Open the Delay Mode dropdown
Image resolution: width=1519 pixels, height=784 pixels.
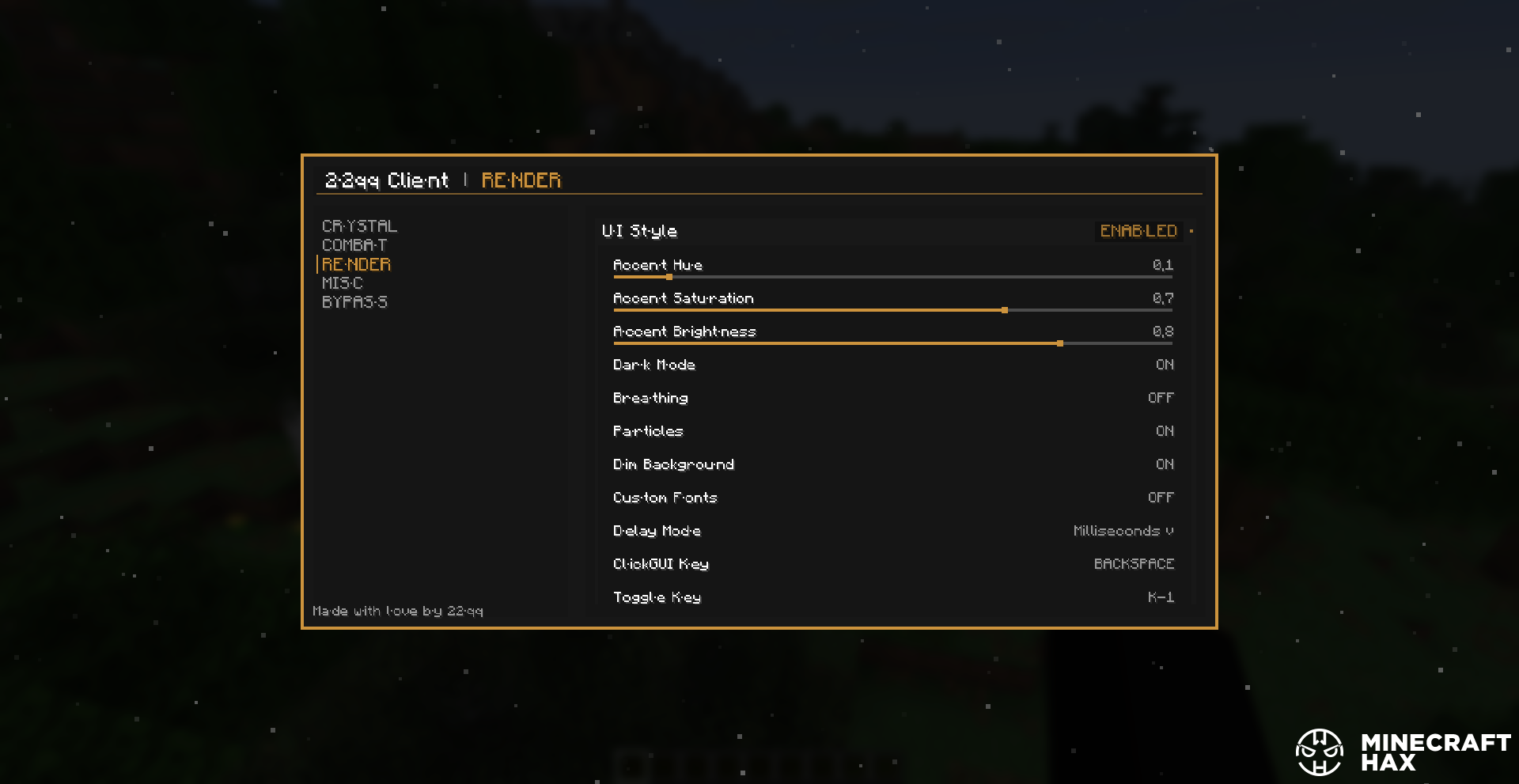coord(1123,531)
